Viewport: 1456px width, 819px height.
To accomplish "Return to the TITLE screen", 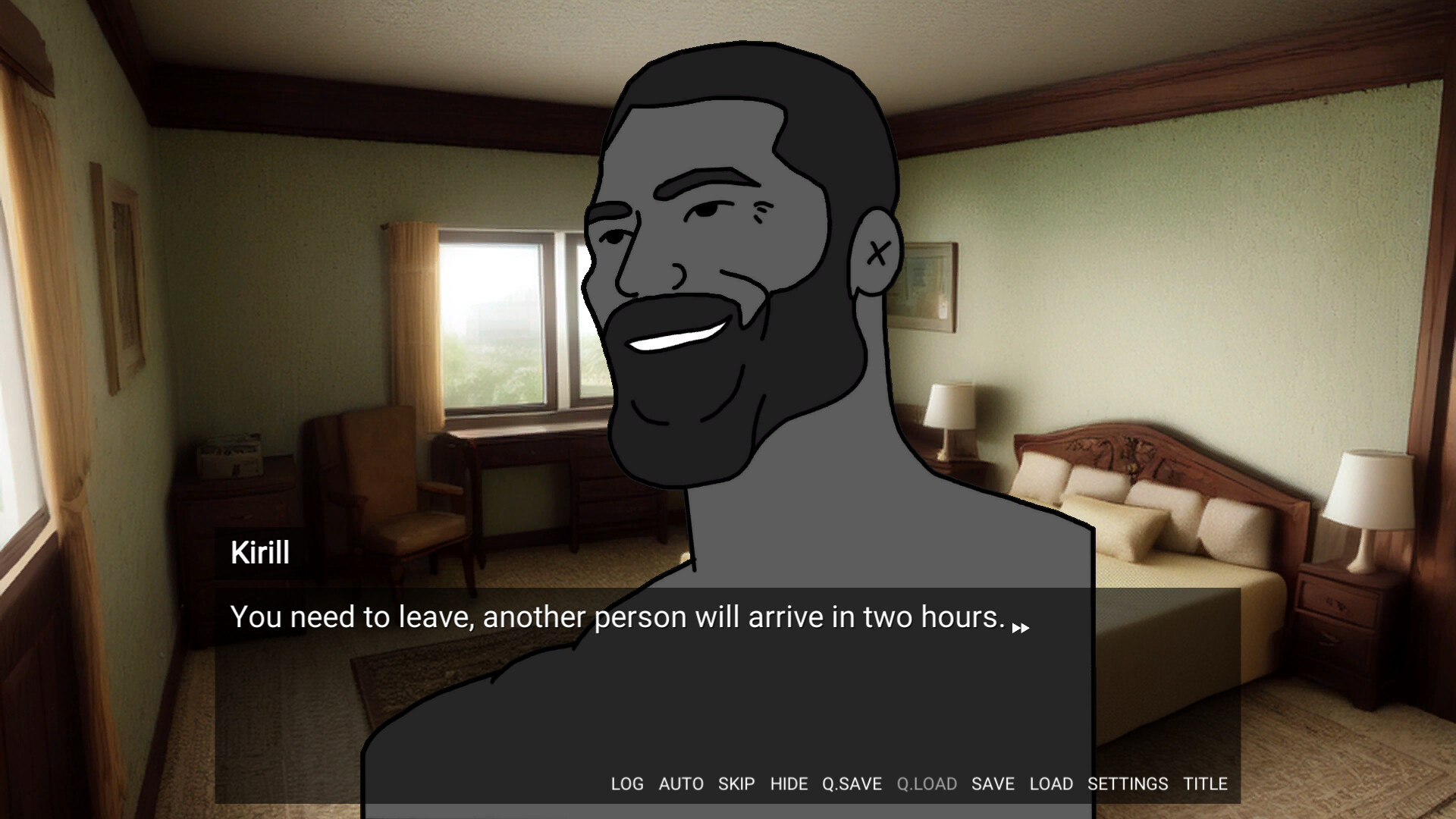I will point(1207,784).
